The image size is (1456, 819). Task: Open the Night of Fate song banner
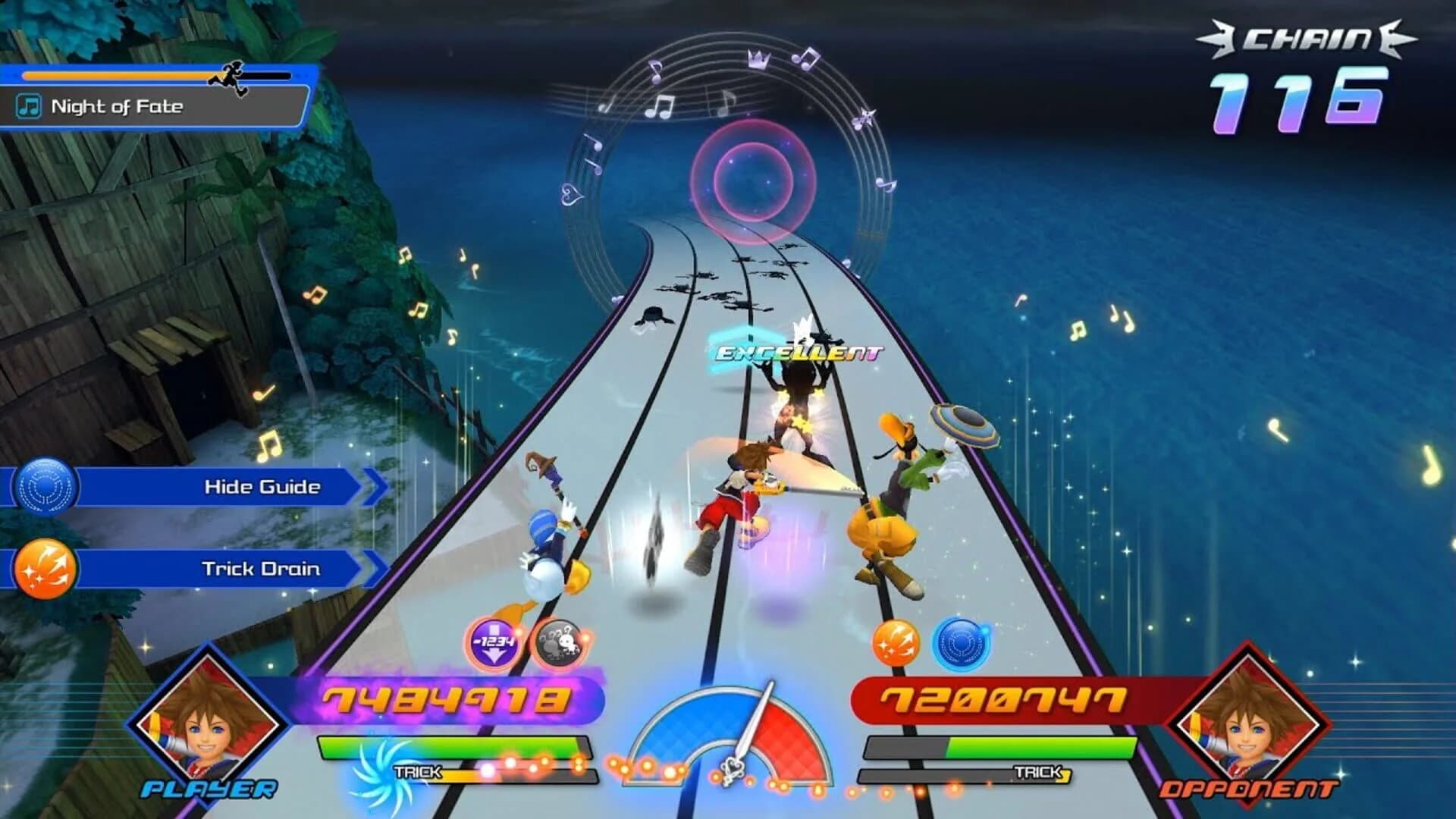click(152, 106)
